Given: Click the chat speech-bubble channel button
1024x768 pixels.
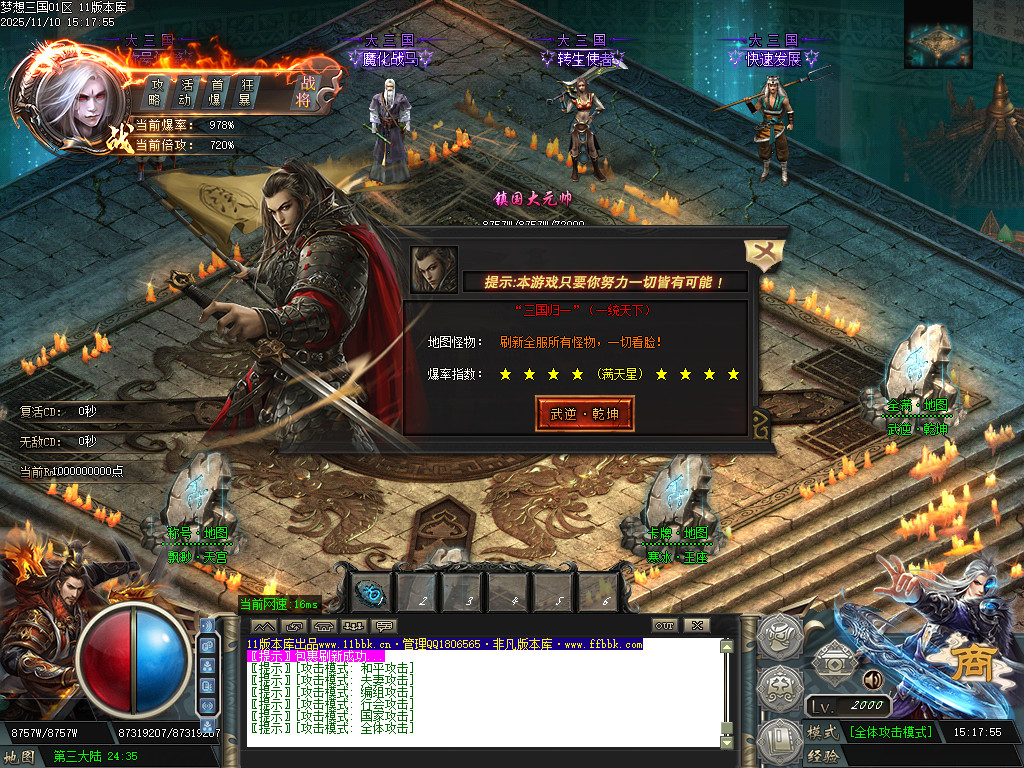Looking at the screenshot, I should pos(383,626).
